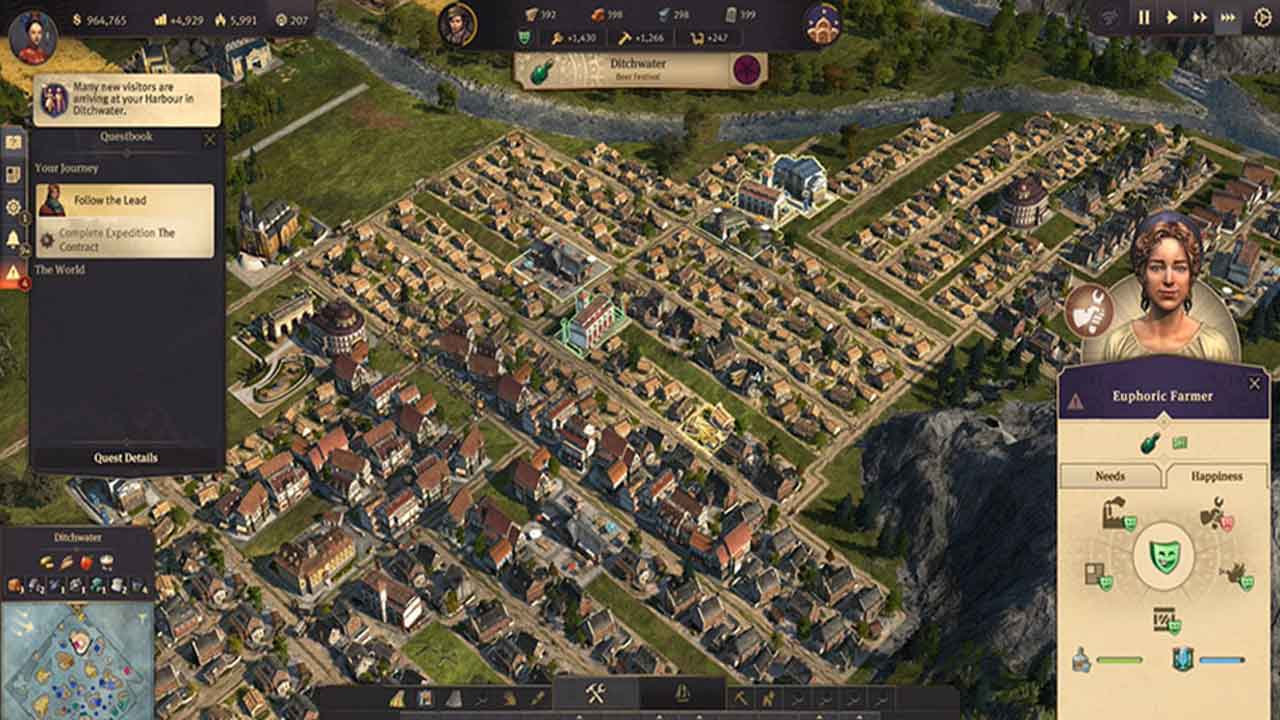Open the Ditchwater Beer Festival banner
The width and height of the screenshot is (1280, 720).
tap(640, 69)
